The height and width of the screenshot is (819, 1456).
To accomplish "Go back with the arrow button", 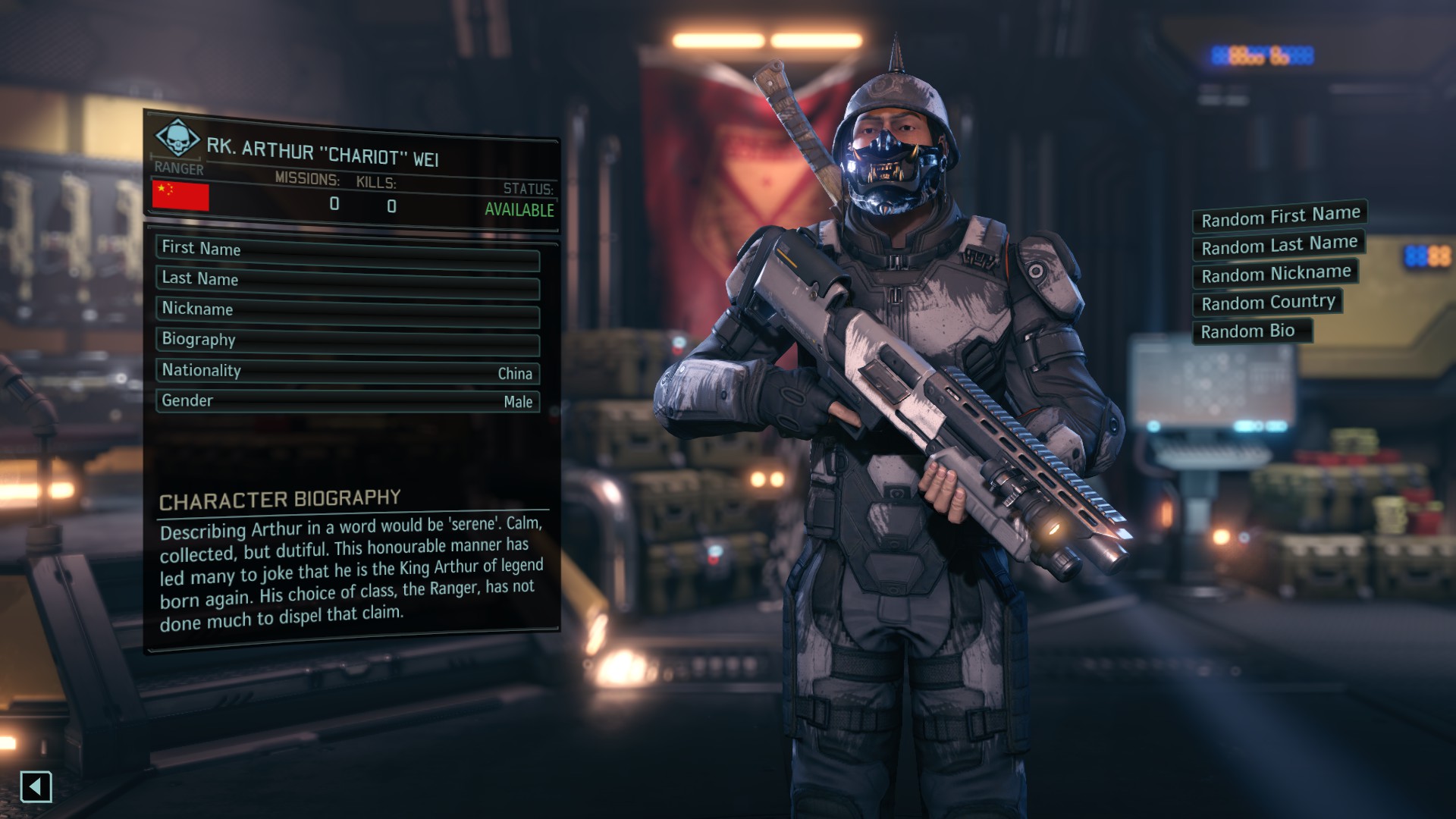I will click(x=36, y=786).
